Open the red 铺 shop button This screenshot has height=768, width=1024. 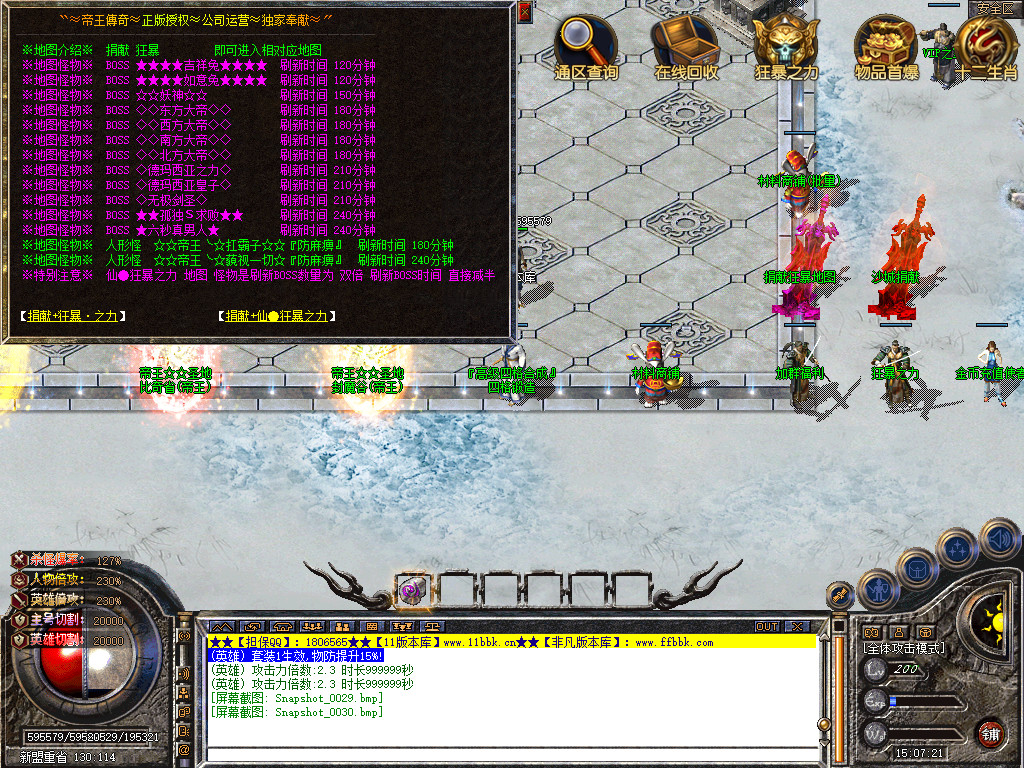click(x=990, y=733)
